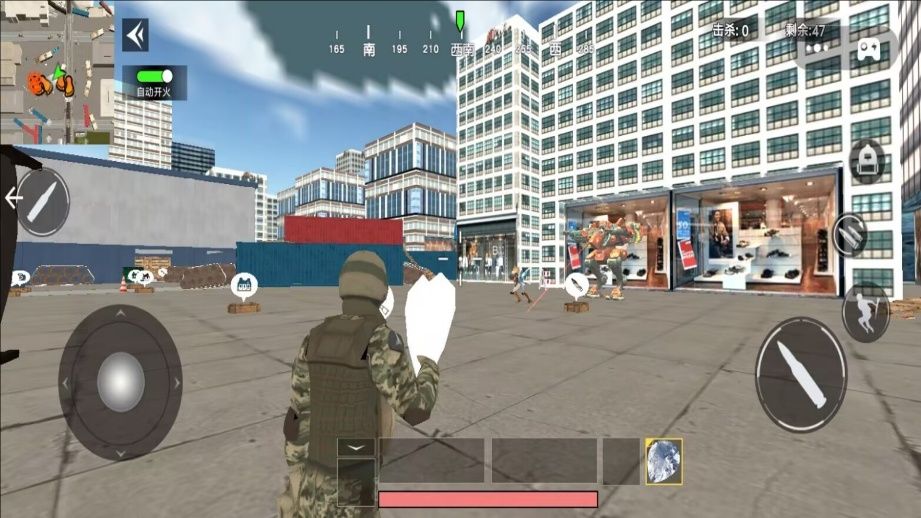Open the city minimap

[56, 72]
